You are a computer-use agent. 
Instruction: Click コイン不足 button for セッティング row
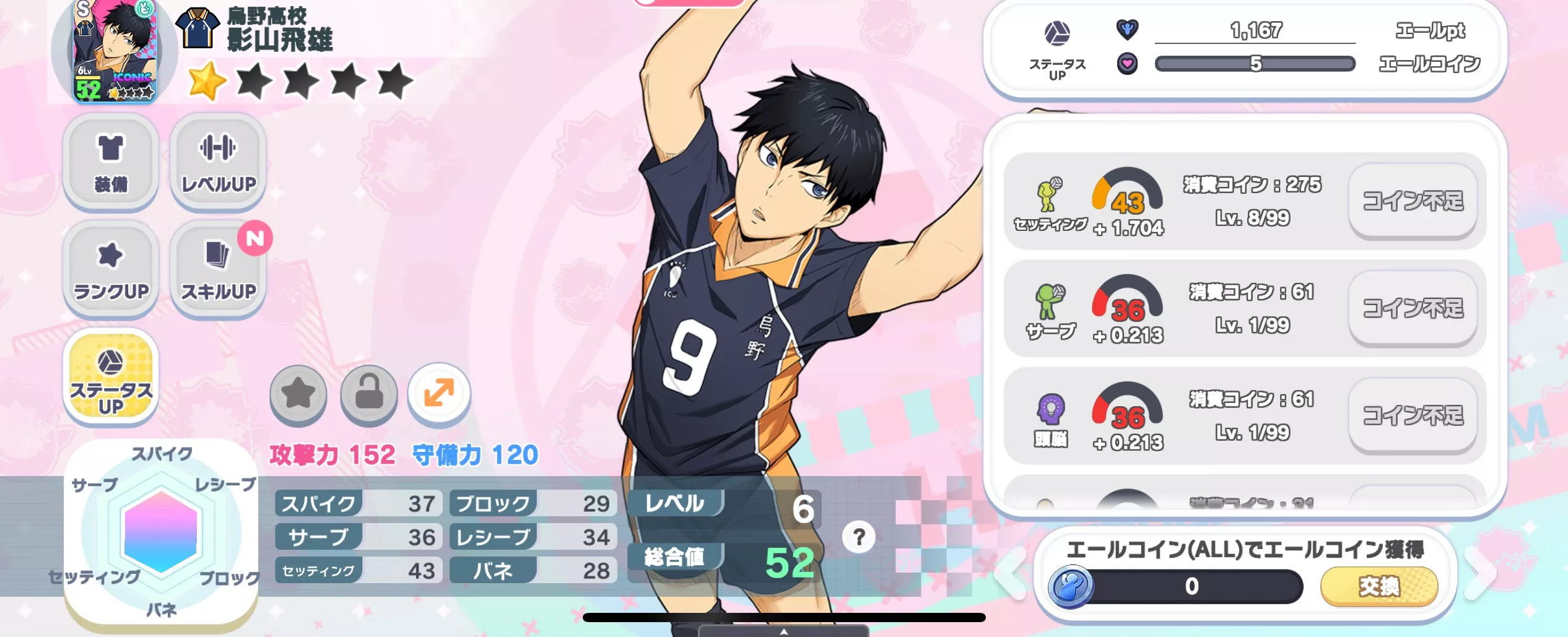pyautogui.click(x=1413, y=201)
